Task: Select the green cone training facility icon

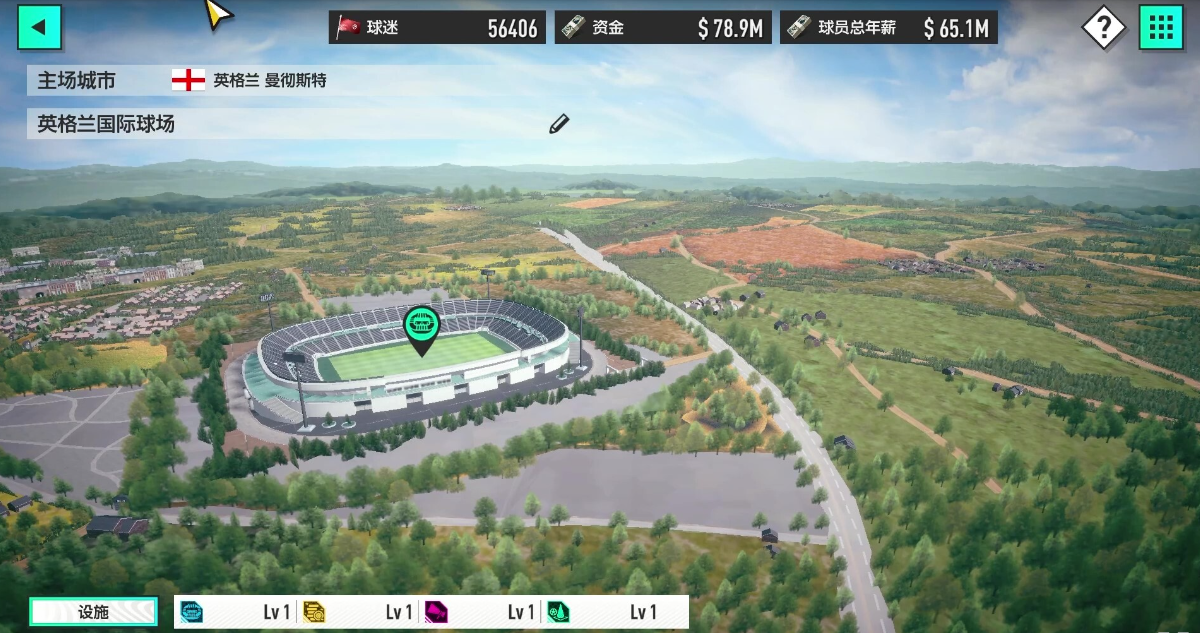Action: pos(558,612)
